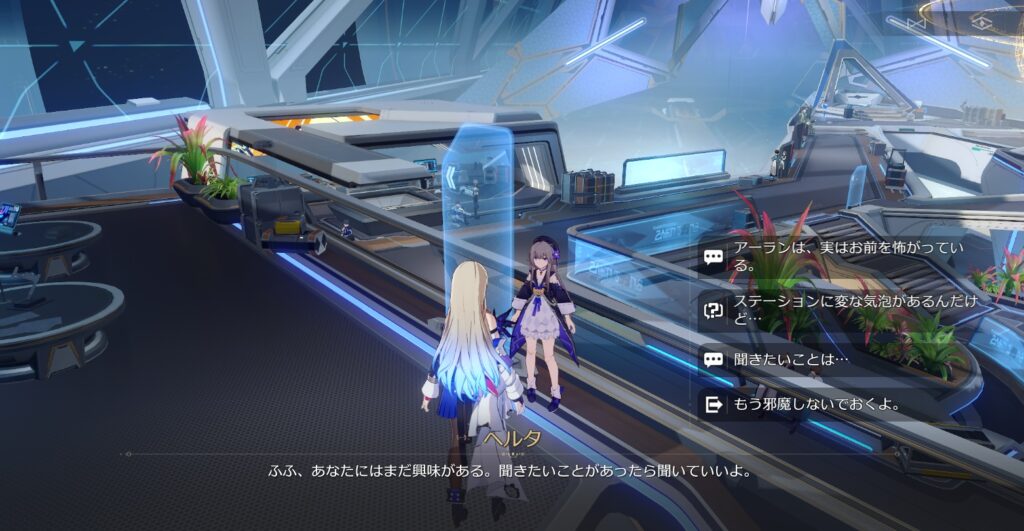The width and height of the screenshot is (1024, 531).
Task: Toggle dialogue auto-play with the arrow icon
Action: tap(918, 21)
